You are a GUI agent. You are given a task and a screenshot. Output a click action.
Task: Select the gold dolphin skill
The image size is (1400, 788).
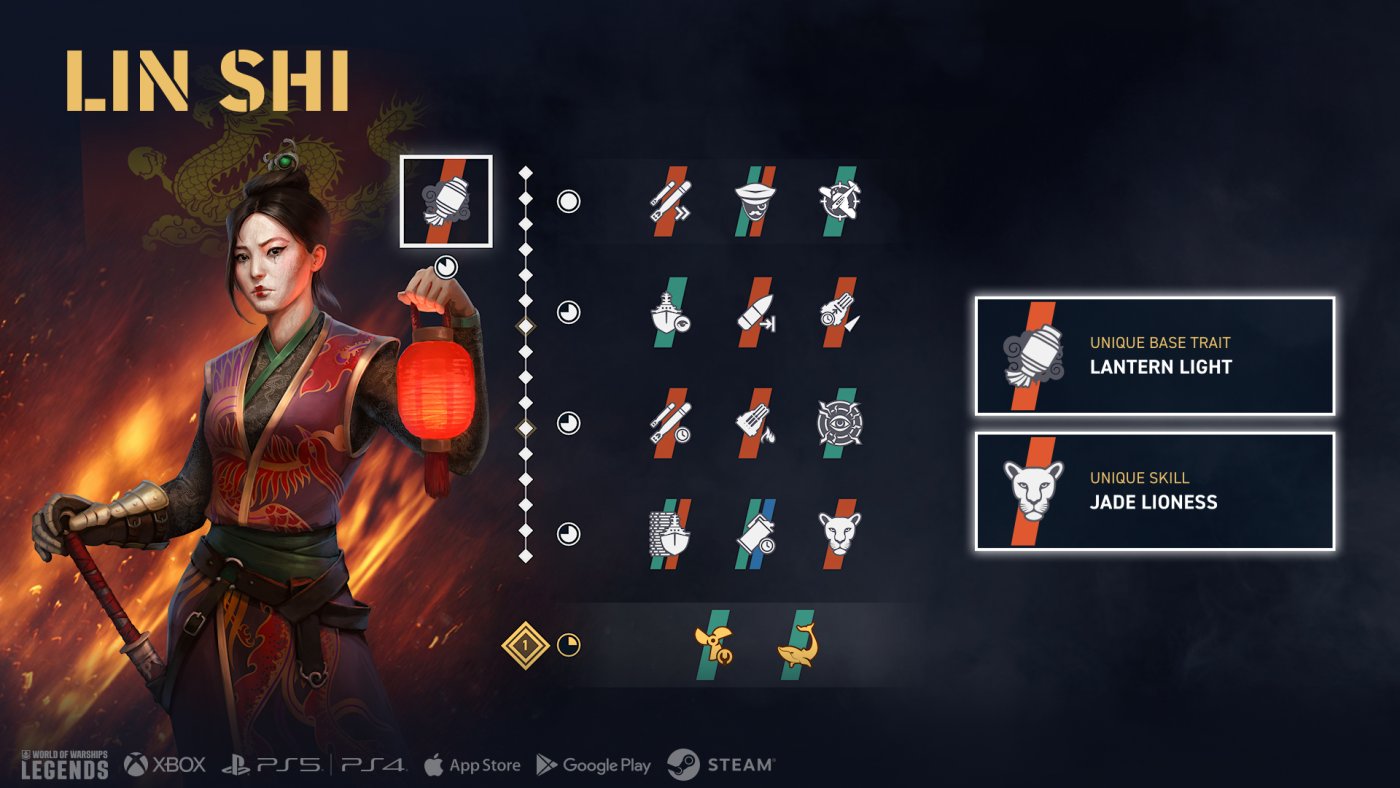(797, 645)
